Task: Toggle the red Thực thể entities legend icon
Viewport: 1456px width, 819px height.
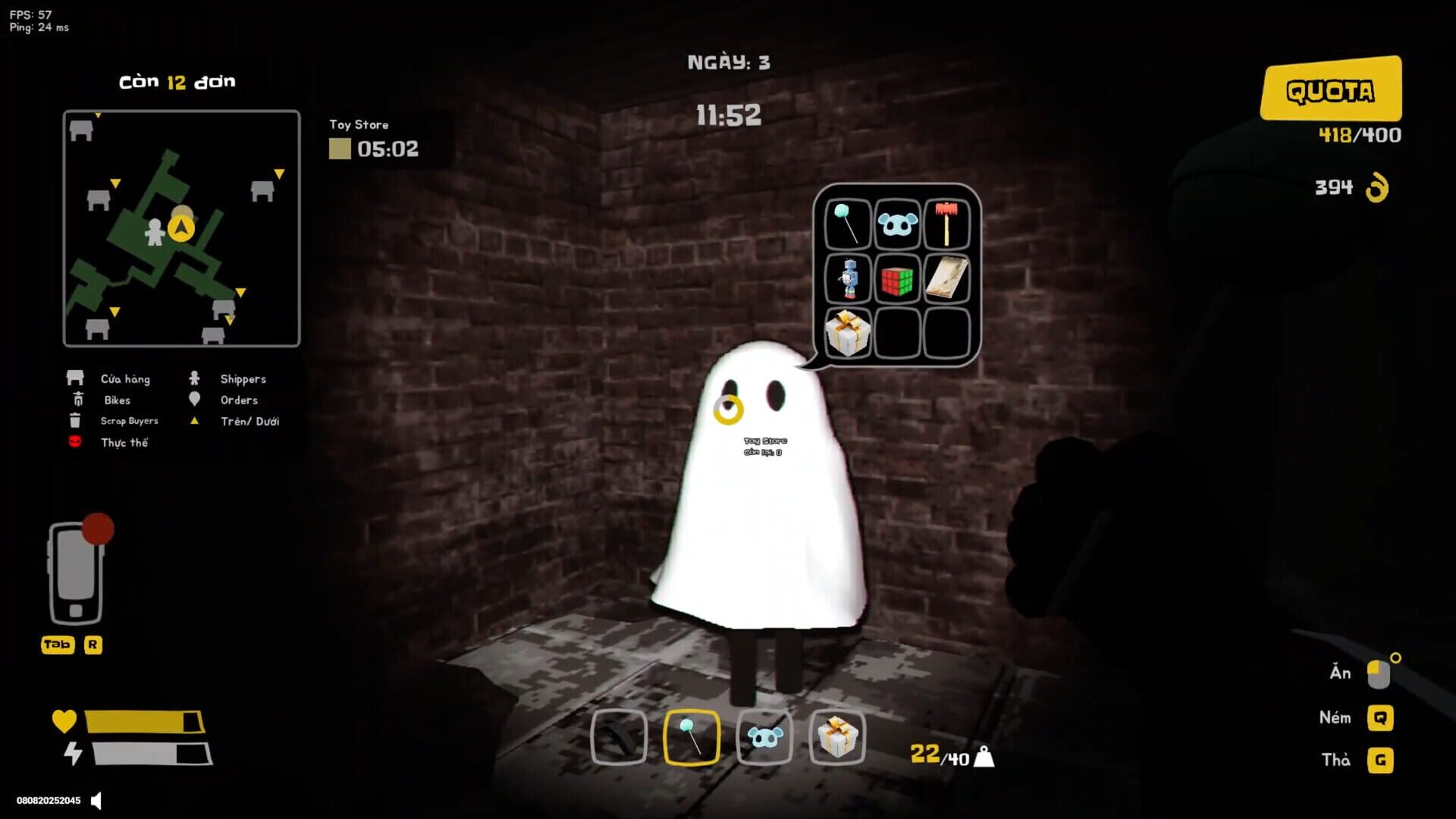Action: point(74,442)
